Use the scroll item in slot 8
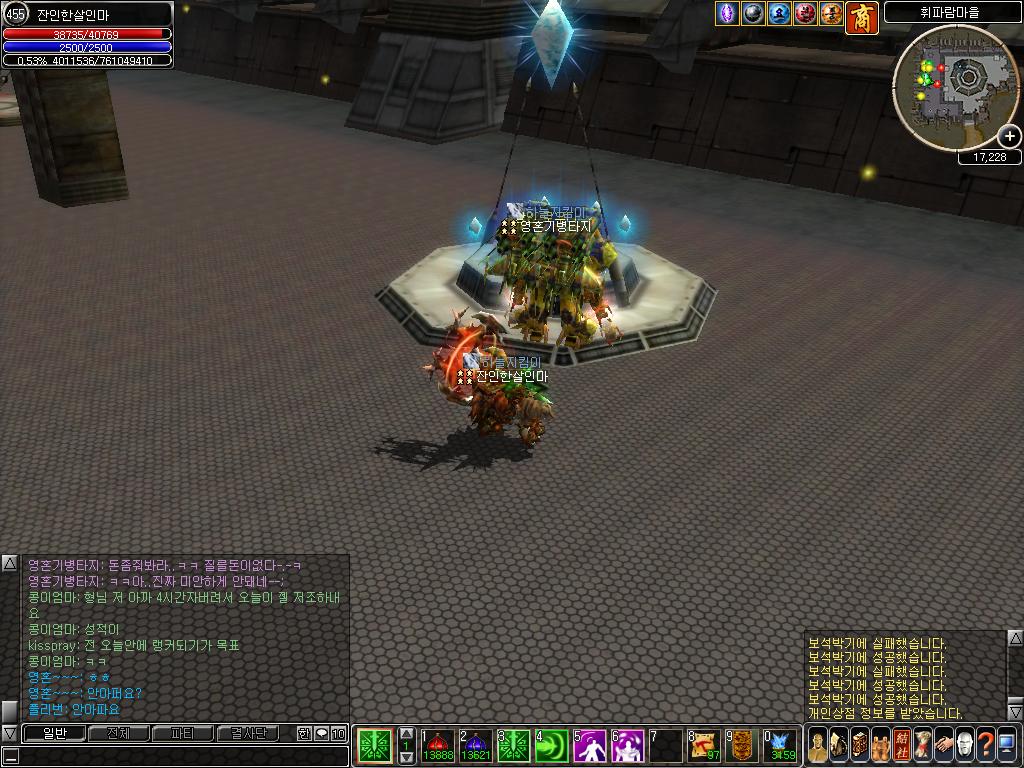This screenshot has height=768, width=1024. 704,745
